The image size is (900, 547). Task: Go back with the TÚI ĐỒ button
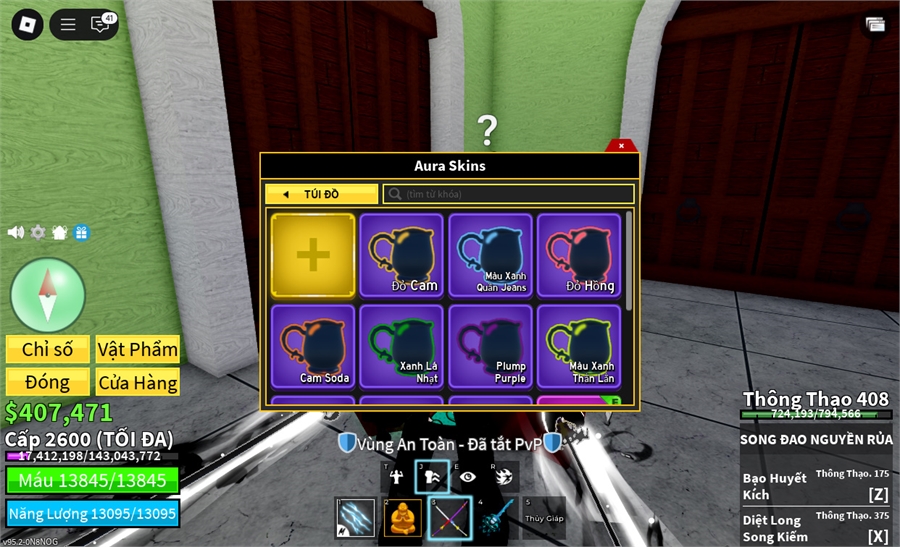point(321,194)
